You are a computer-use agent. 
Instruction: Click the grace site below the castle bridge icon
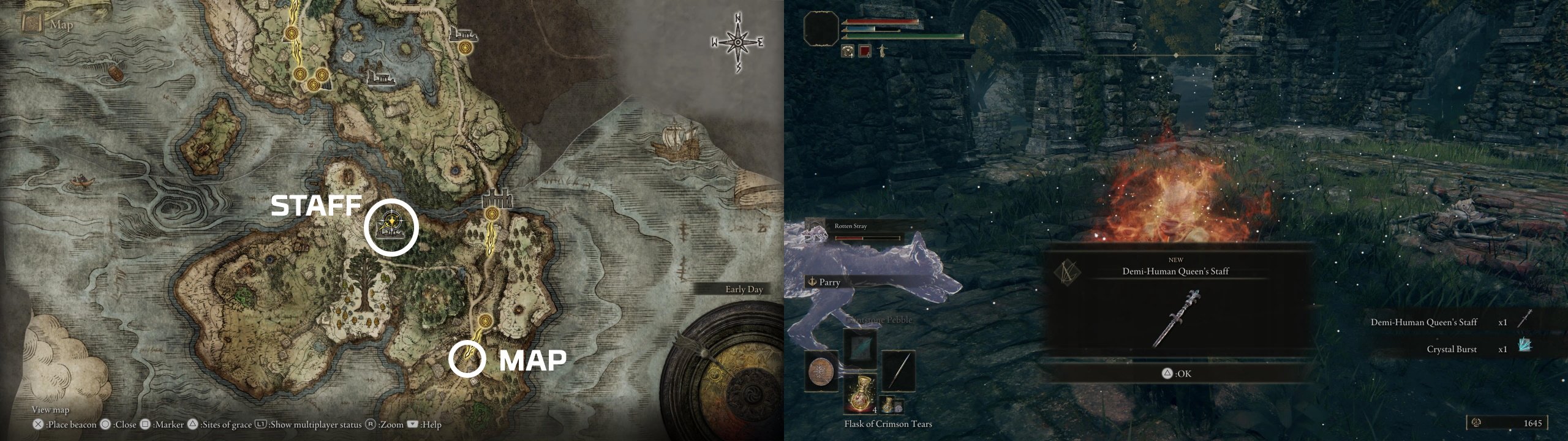pos(491,213)
